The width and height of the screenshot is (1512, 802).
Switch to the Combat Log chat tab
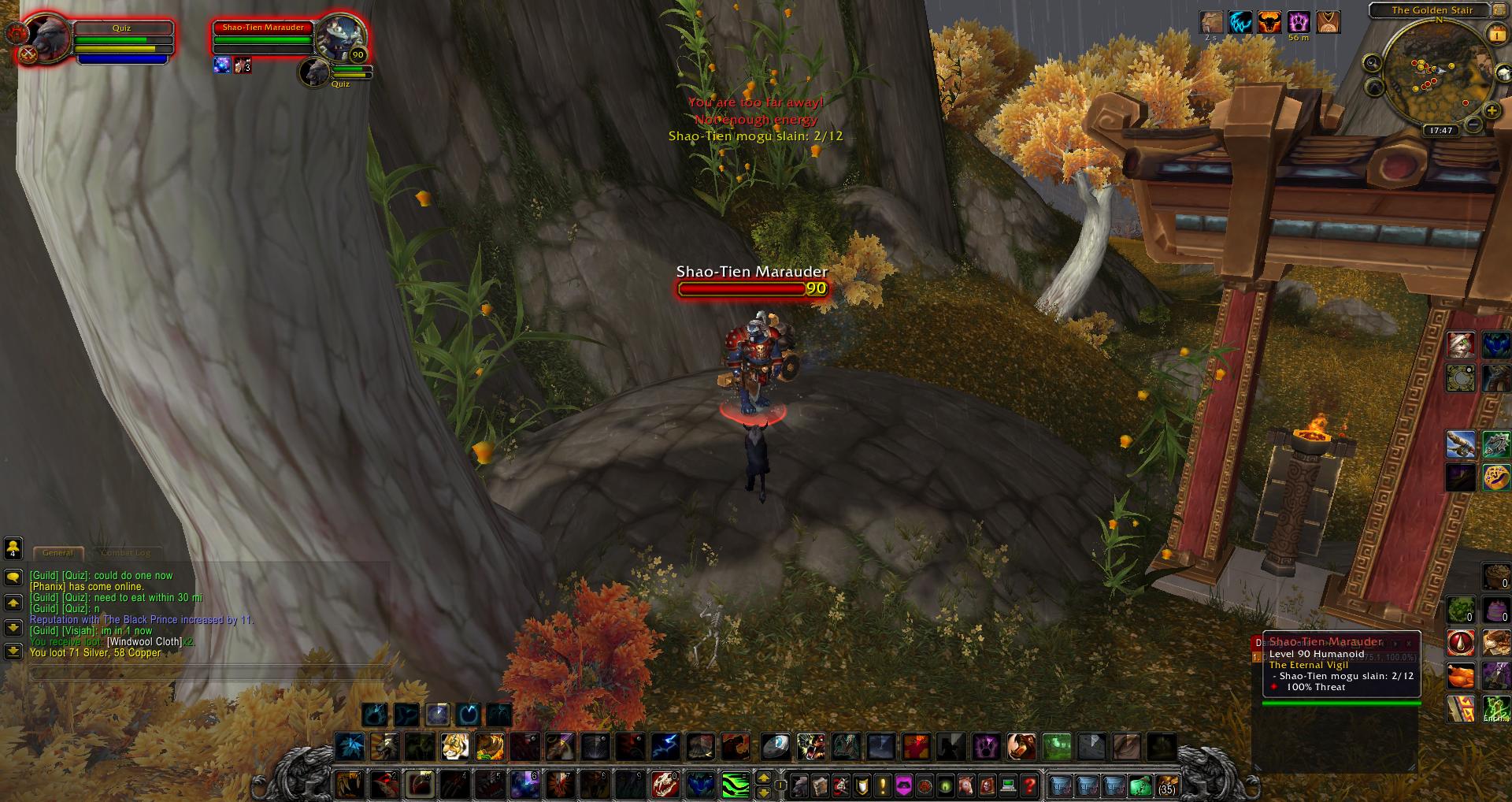click(x=126, y=553)
